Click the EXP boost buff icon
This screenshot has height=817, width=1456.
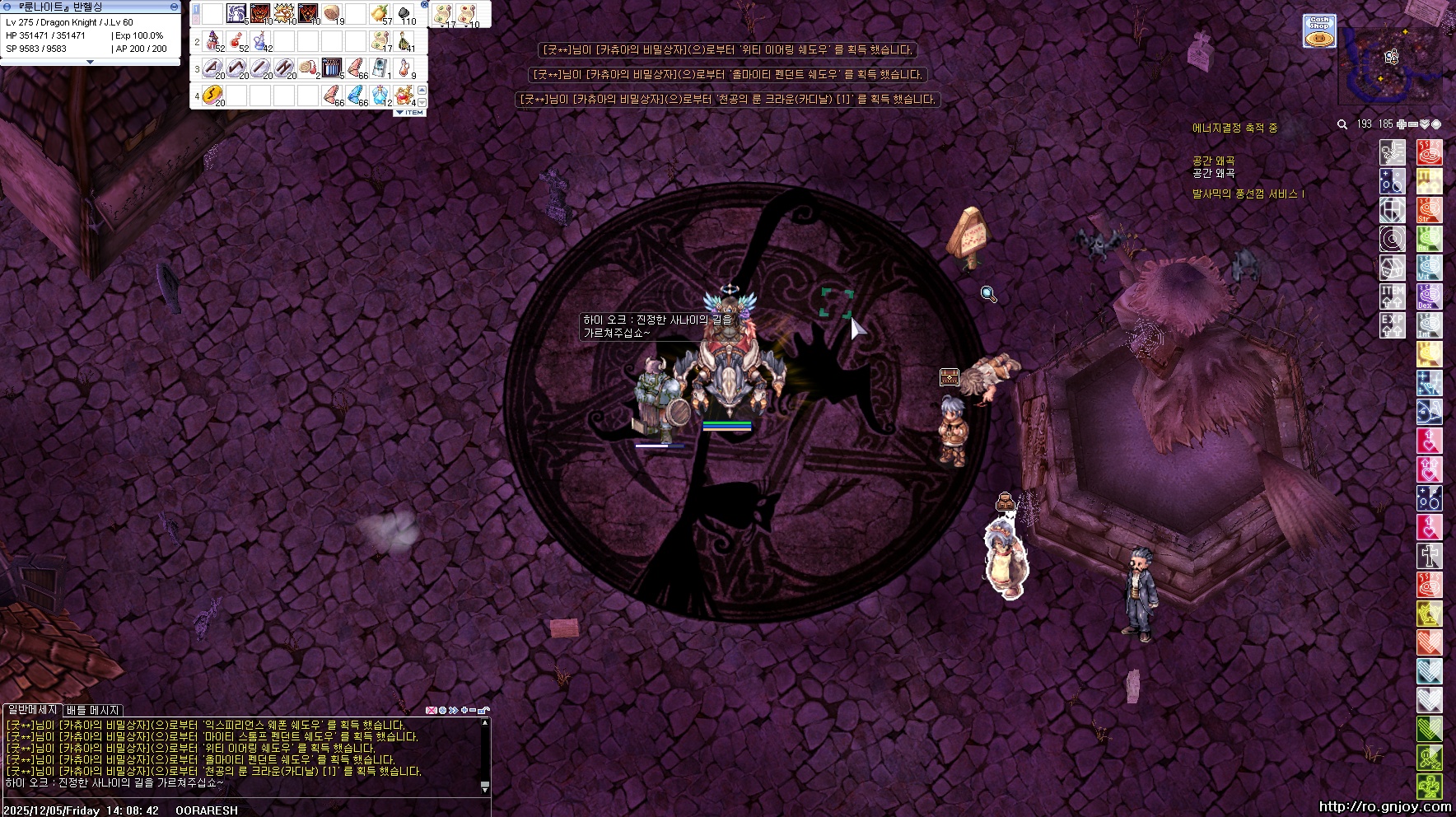(1392, 325)
